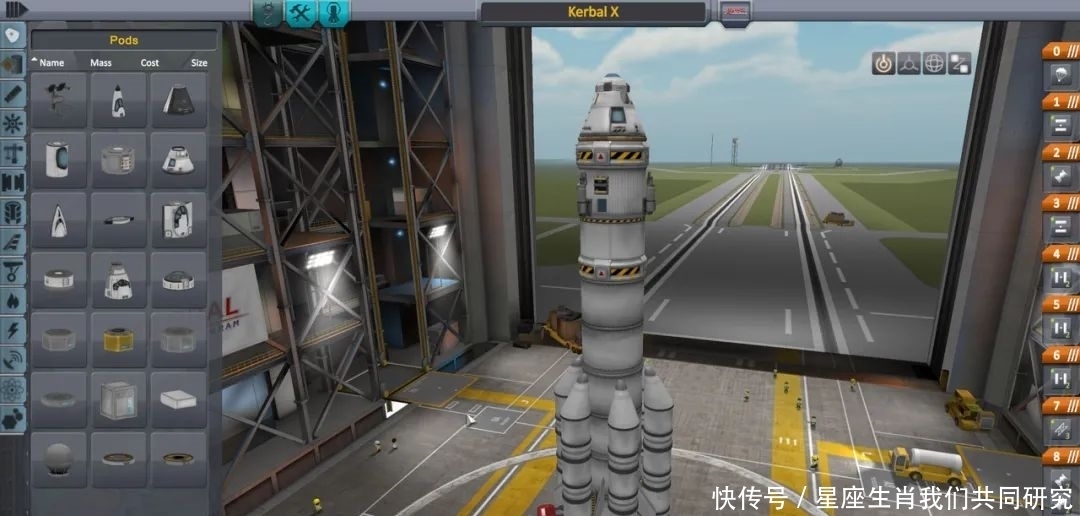Switch to the crew assignment tab
This screenshot has width=1080, height=516.
tap(333, 12)
